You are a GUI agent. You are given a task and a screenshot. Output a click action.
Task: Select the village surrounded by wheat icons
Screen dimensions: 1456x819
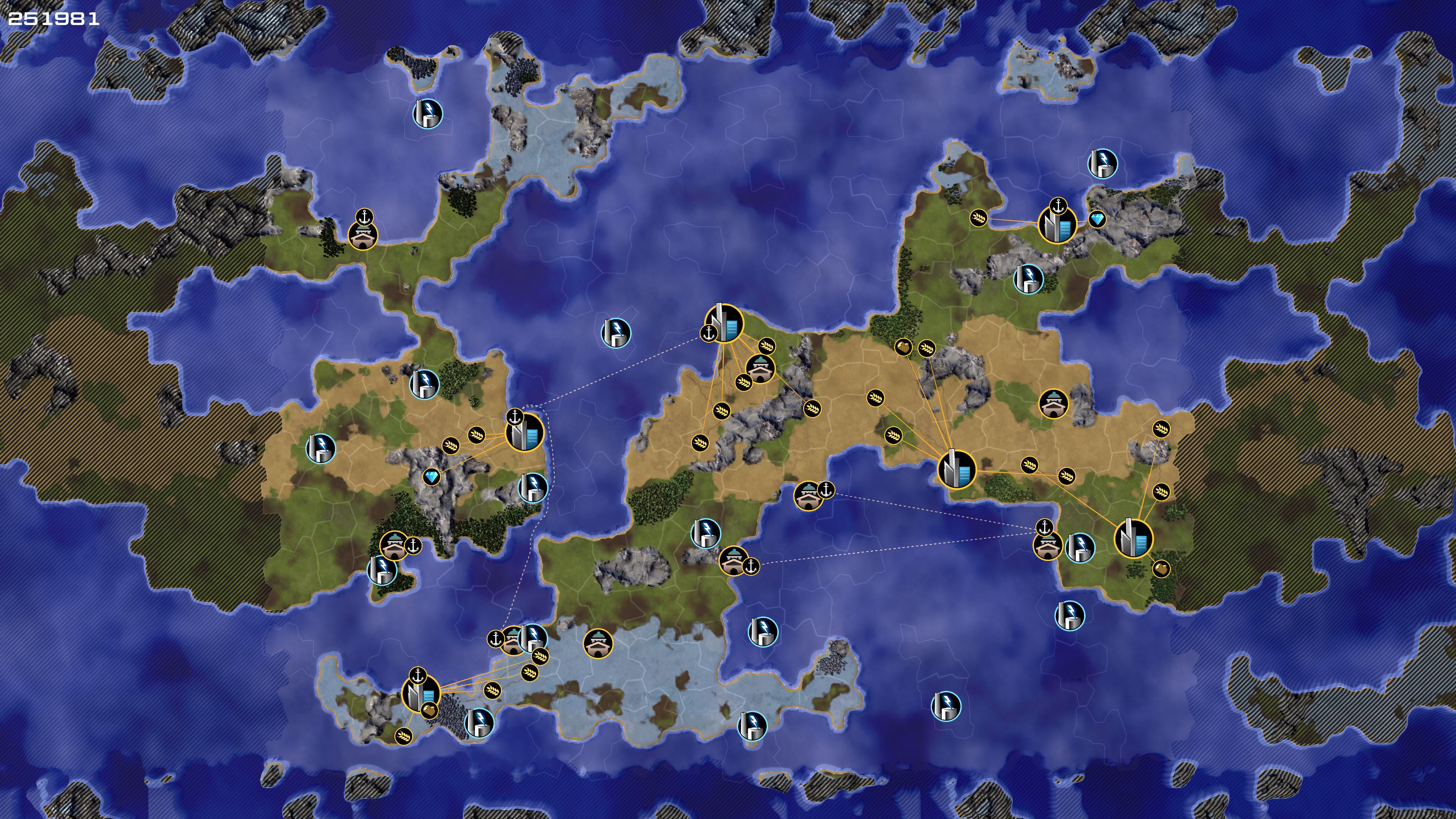pos(759,369)
